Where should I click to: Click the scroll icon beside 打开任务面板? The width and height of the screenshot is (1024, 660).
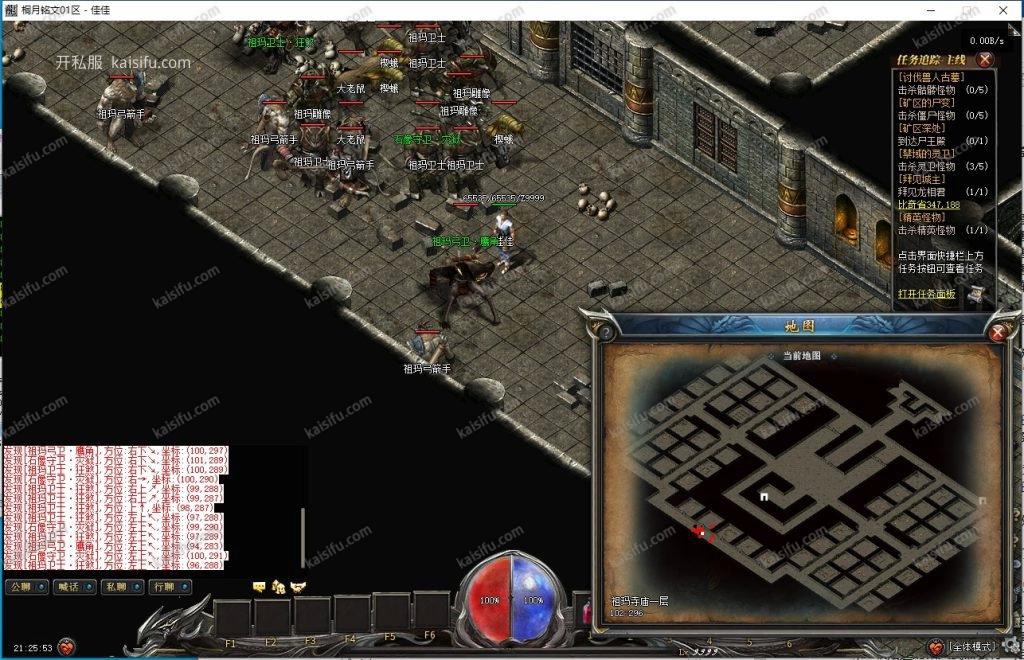(974, 294)
